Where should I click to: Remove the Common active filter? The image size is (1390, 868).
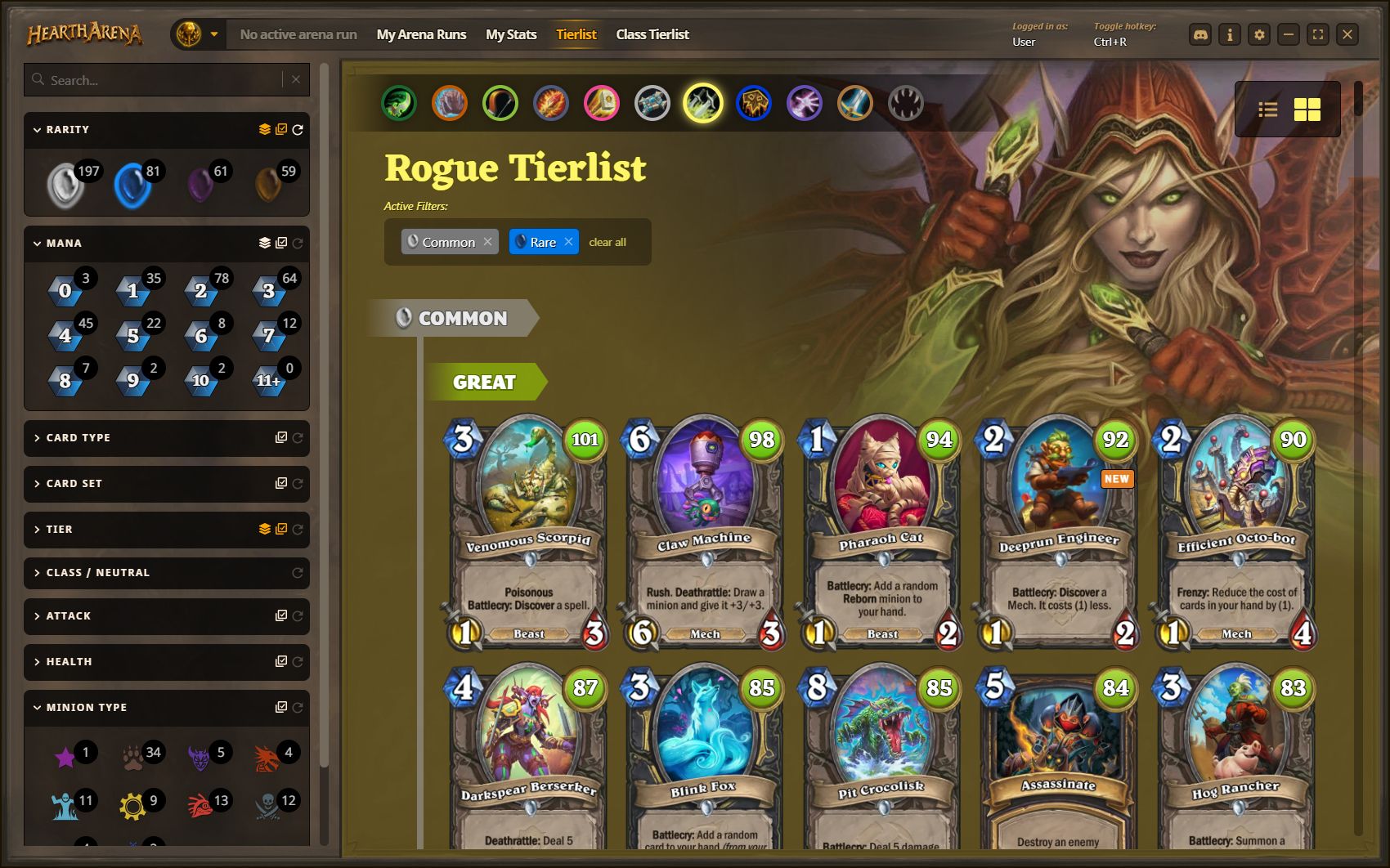coord(487,242)
